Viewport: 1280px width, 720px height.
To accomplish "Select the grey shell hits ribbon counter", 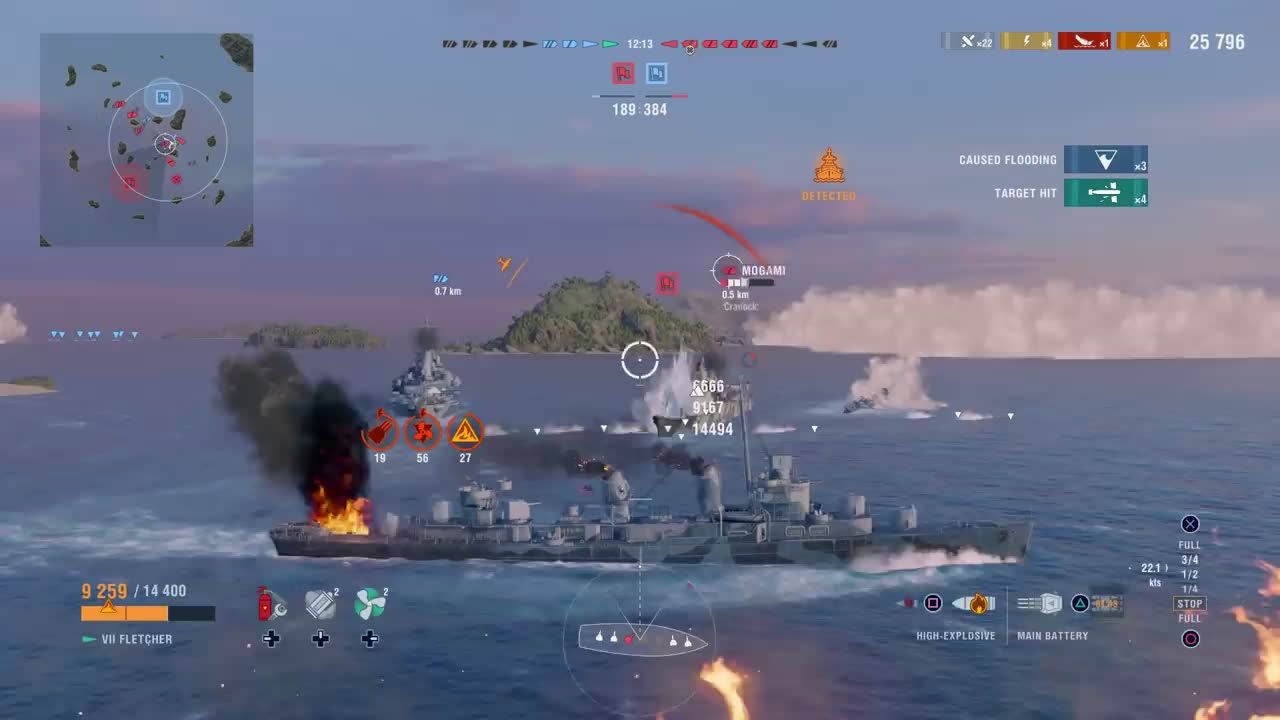I will 968,41.
